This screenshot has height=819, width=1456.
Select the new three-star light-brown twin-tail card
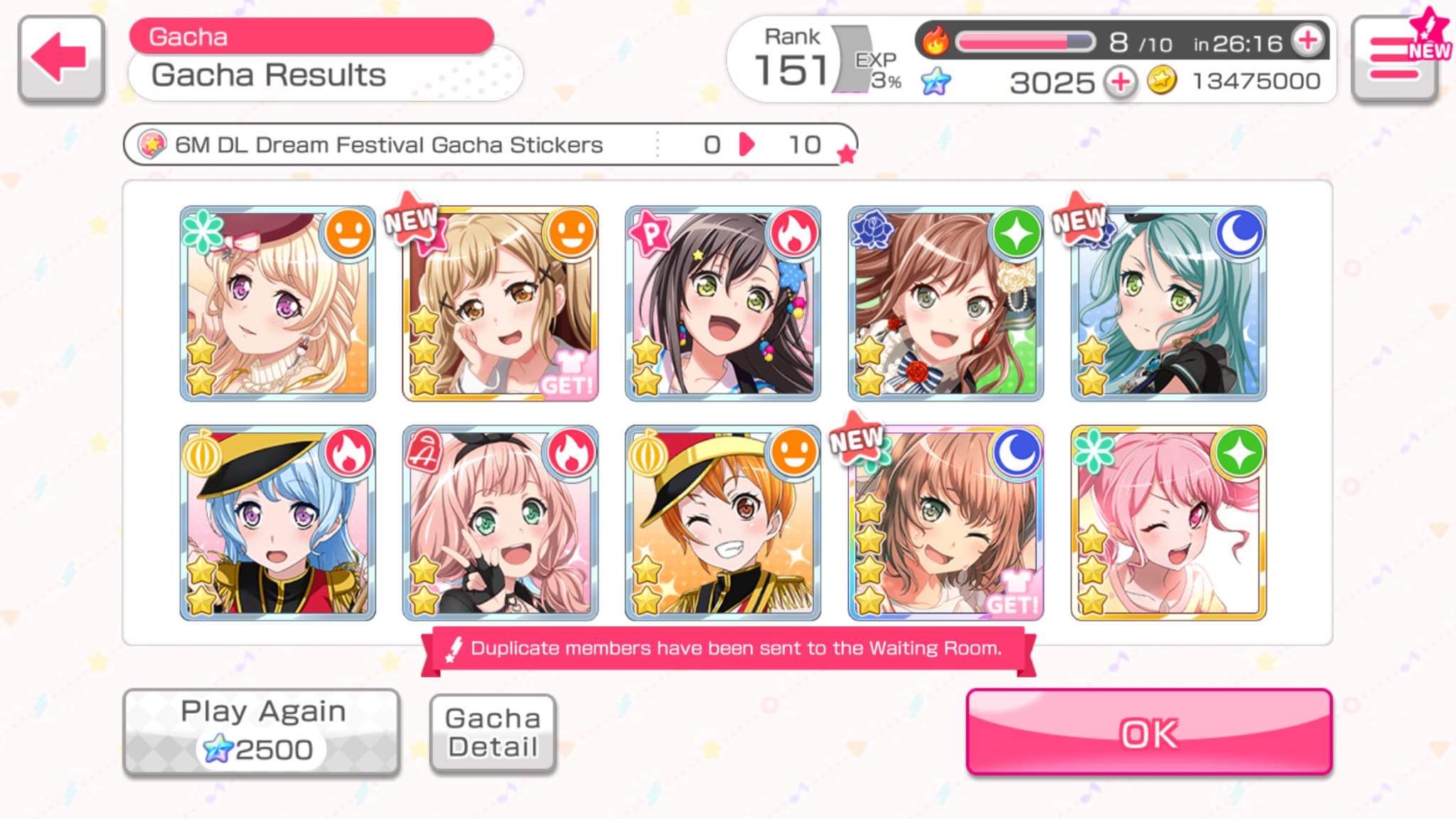[x=500, y=304]
